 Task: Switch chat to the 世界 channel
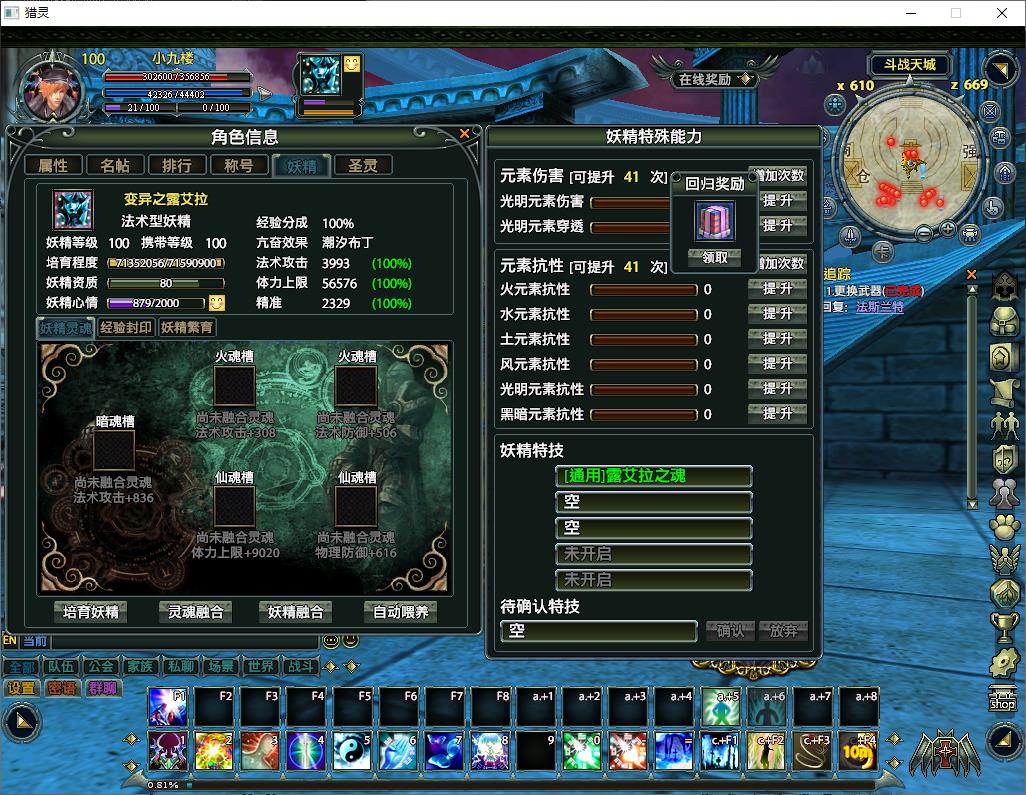click(x=261, y=667)
